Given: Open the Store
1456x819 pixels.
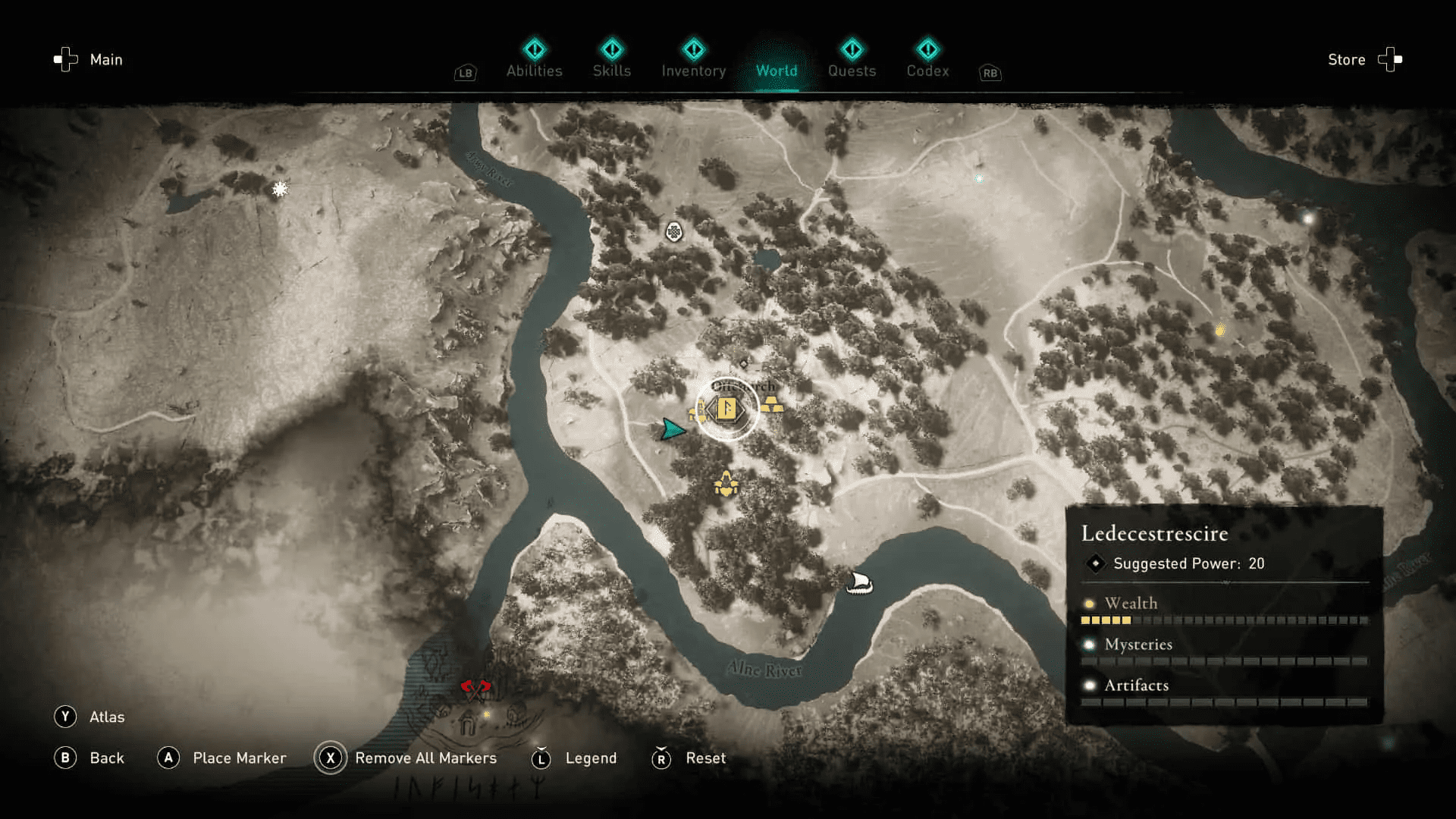Looking at the screenshot, I should (1347, 59).
